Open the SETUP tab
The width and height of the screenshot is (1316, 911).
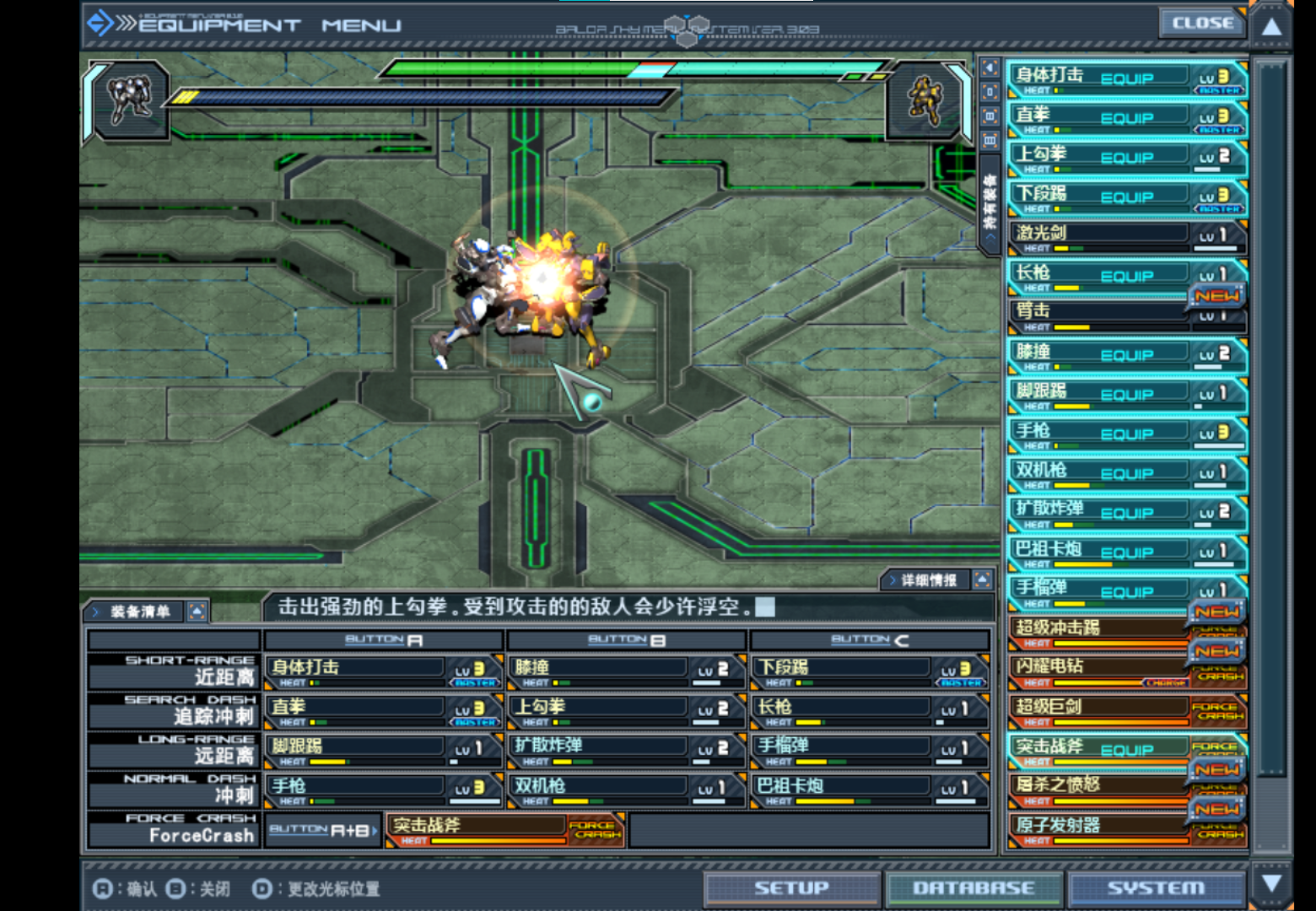tap(791, 887)
